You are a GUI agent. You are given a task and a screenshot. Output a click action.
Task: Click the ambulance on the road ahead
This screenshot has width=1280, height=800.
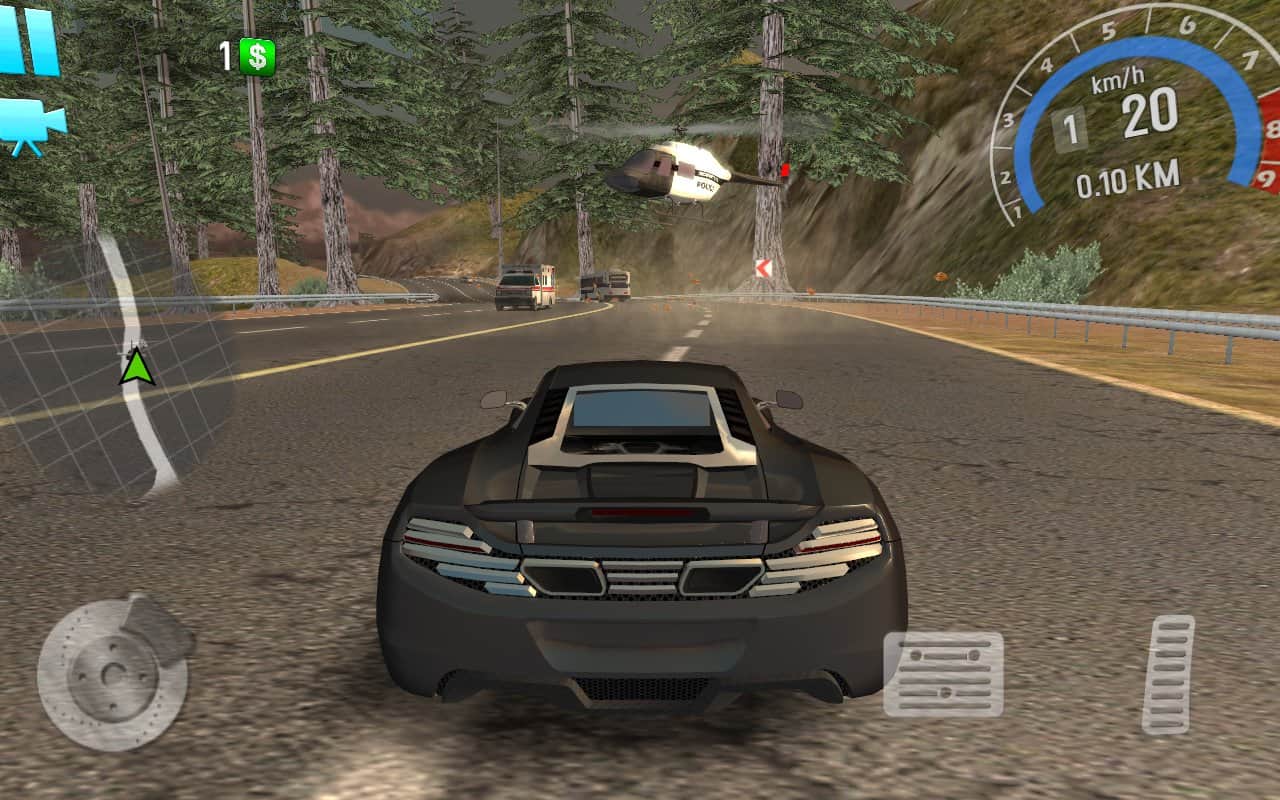545,285
